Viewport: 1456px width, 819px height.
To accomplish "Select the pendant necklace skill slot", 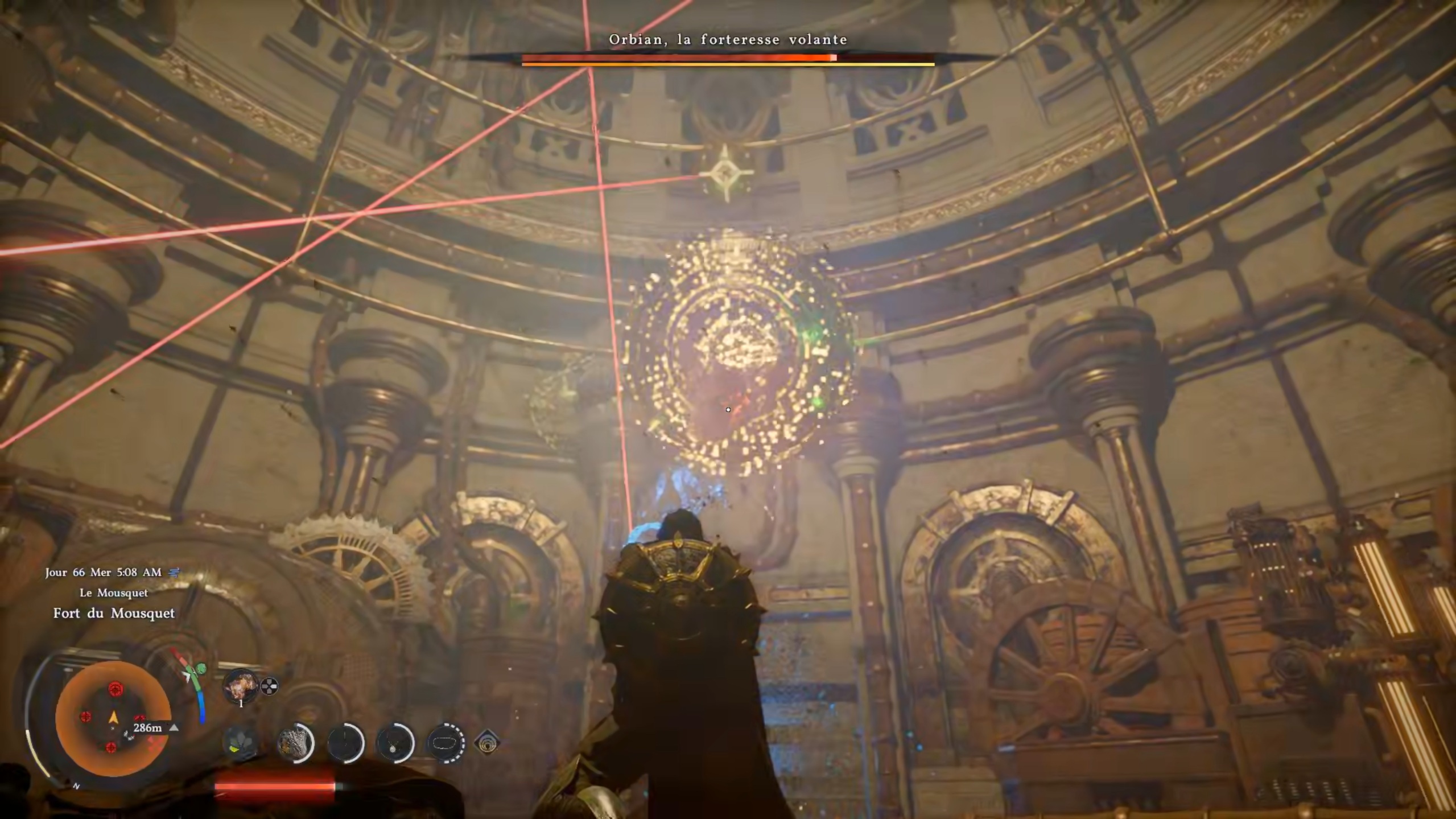I will 395,743.
